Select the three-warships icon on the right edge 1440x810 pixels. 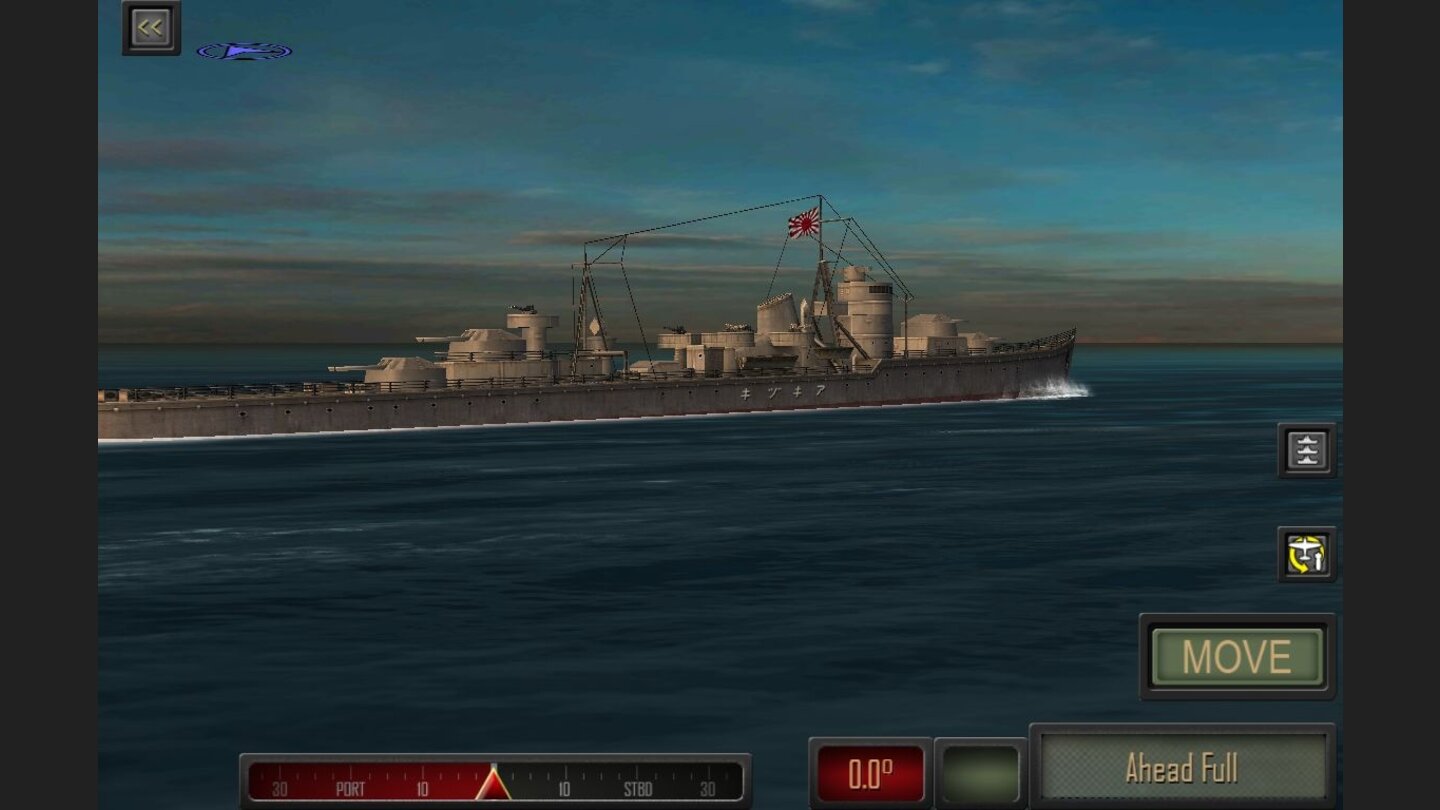coord(1306,449)
